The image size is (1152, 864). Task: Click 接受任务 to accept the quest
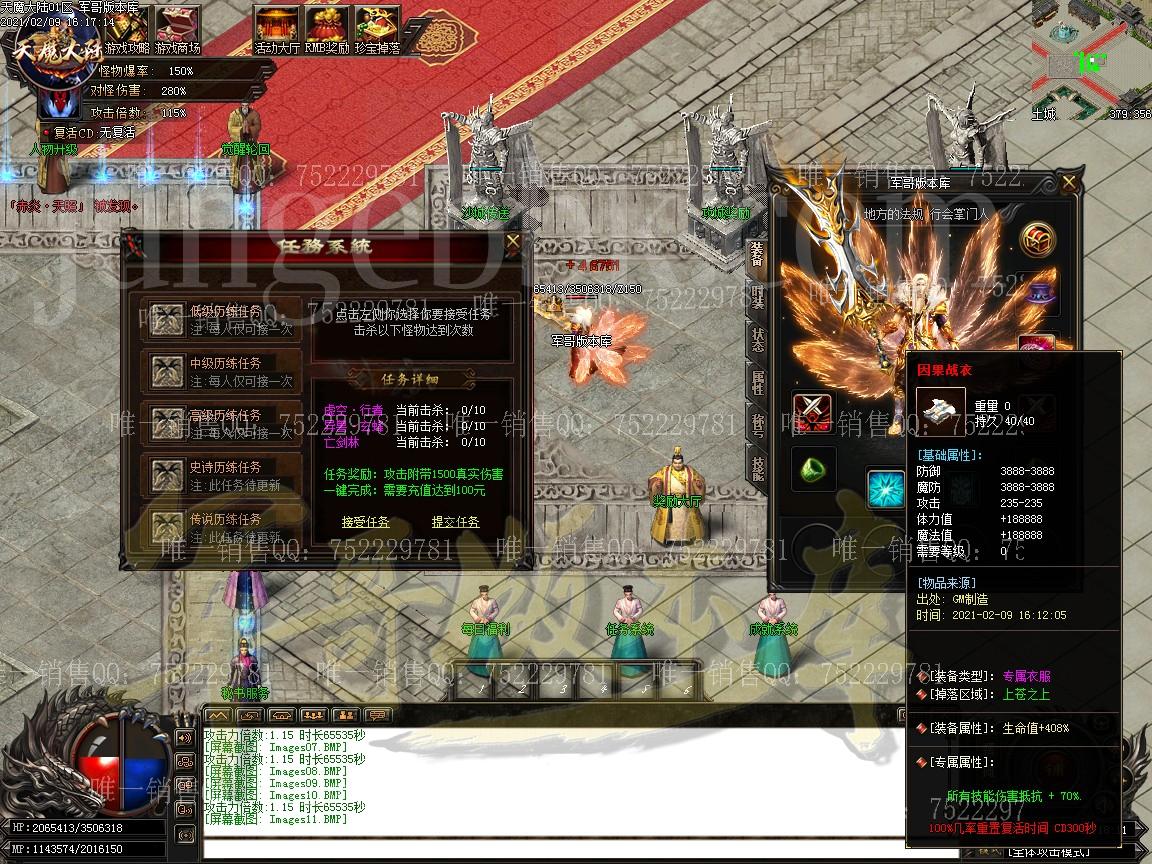365,522
